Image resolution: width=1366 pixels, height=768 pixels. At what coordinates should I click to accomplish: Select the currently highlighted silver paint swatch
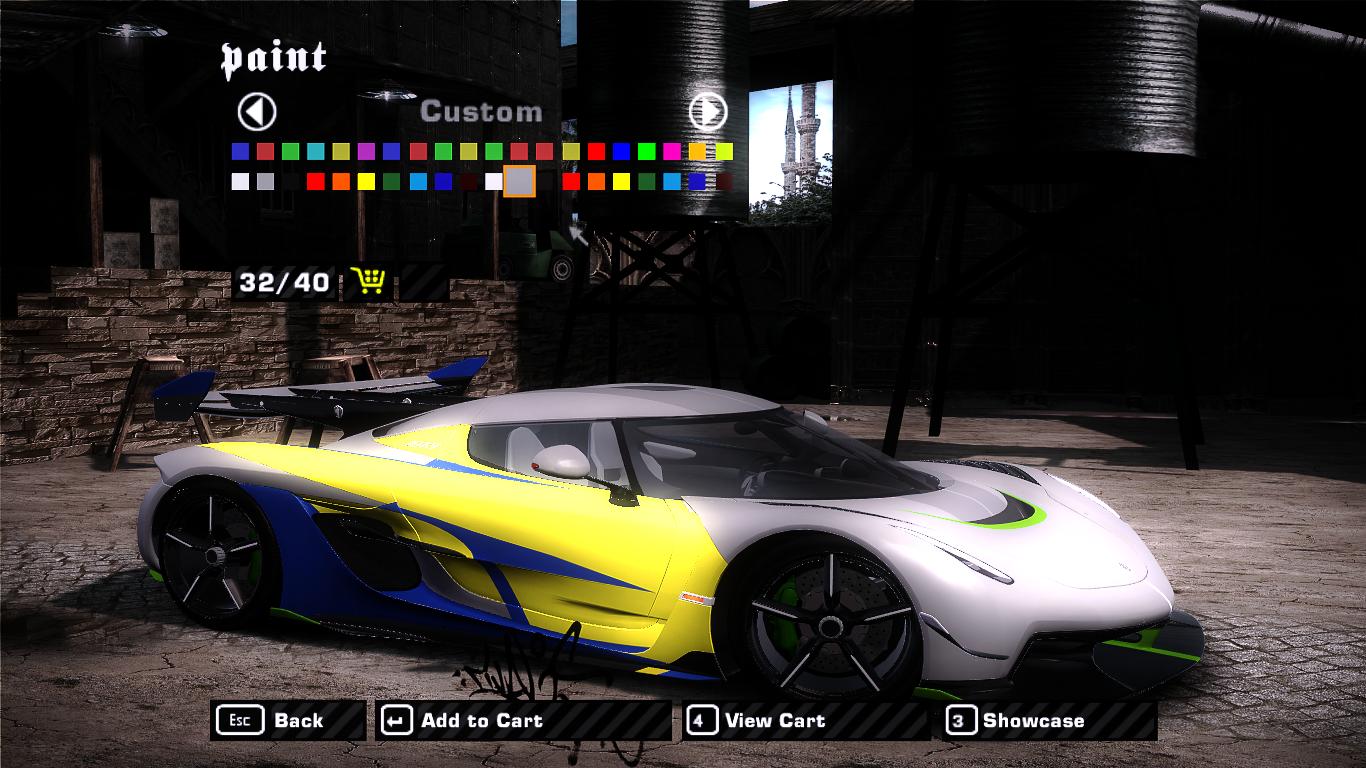pos(519,180)
